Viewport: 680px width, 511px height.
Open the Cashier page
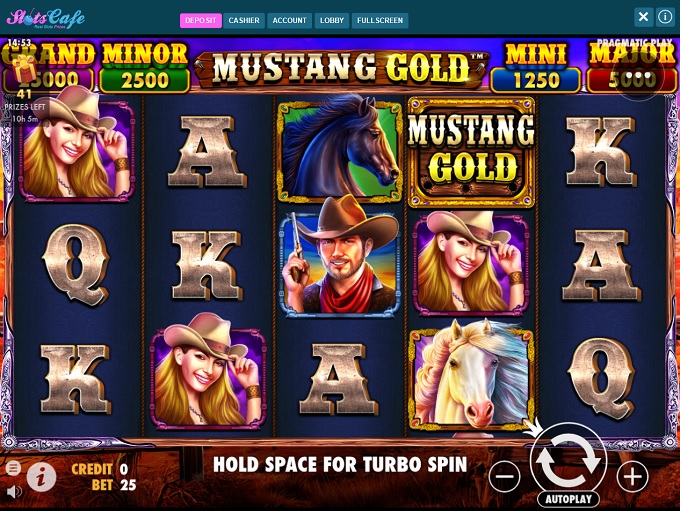244,20
